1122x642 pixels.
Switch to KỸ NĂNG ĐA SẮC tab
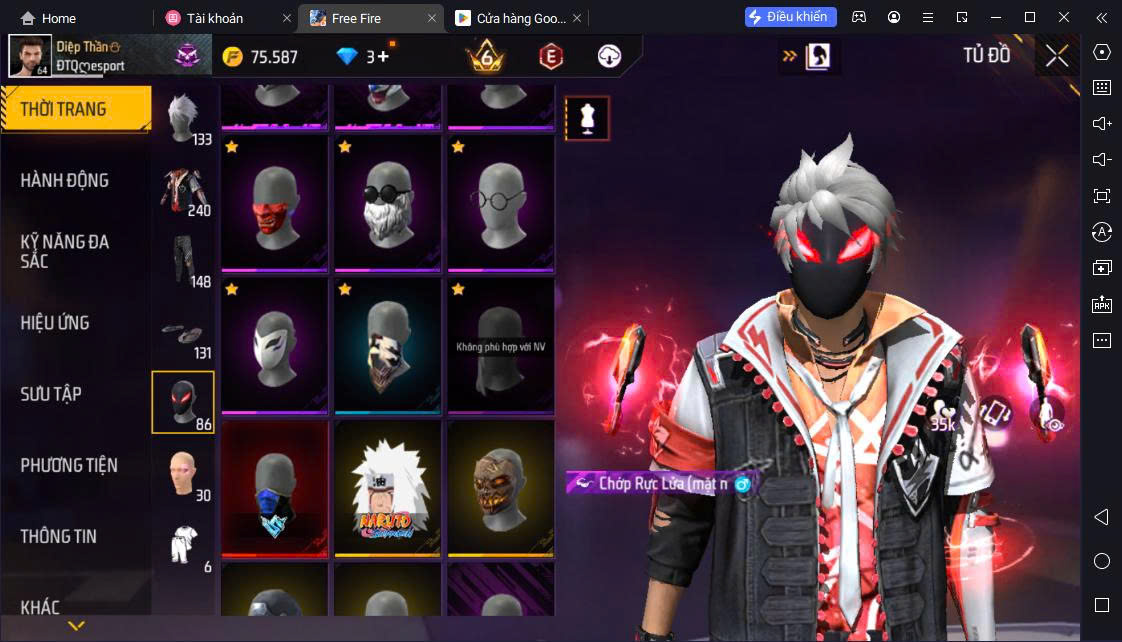(65, 251)
